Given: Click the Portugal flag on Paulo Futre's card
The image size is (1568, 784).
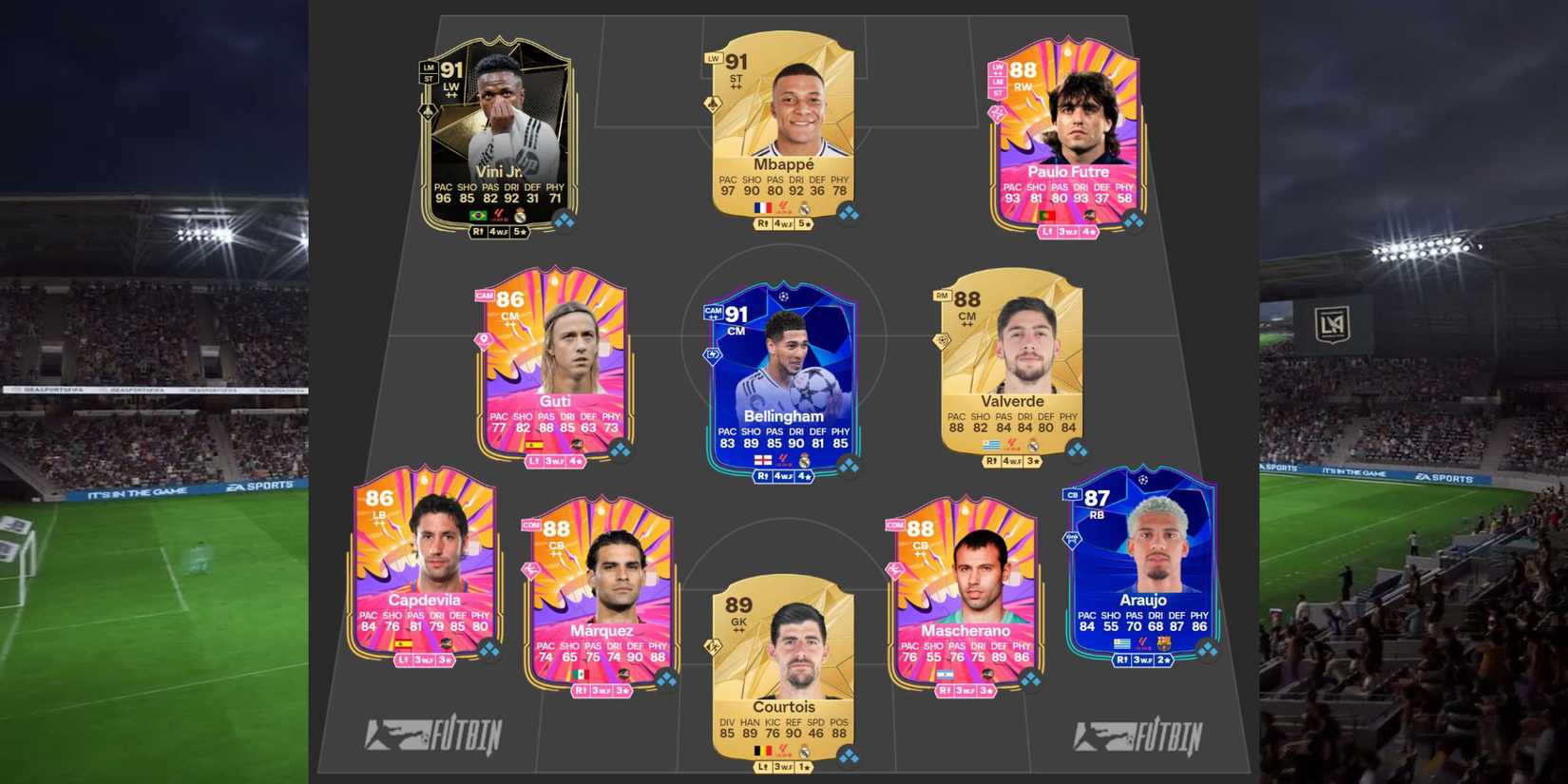Looking at the screenshot, I should coord(1047,216).
